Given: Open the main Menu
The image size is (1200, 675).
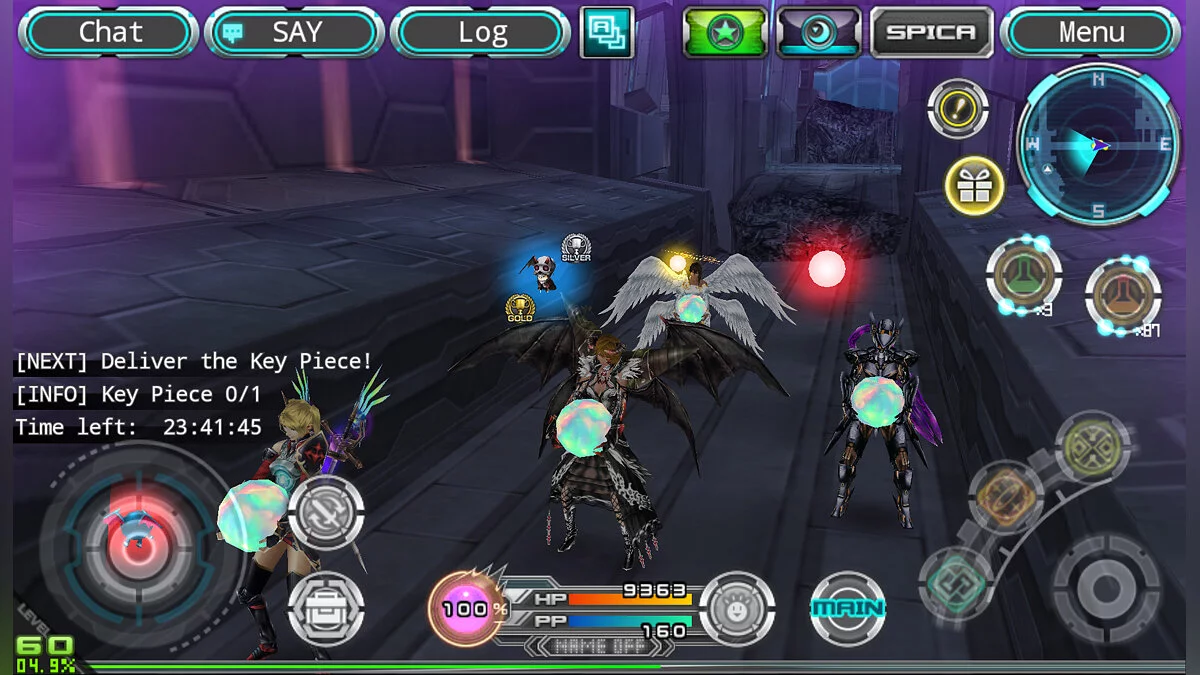Looking at the screenshot, I should (1090, 33).
